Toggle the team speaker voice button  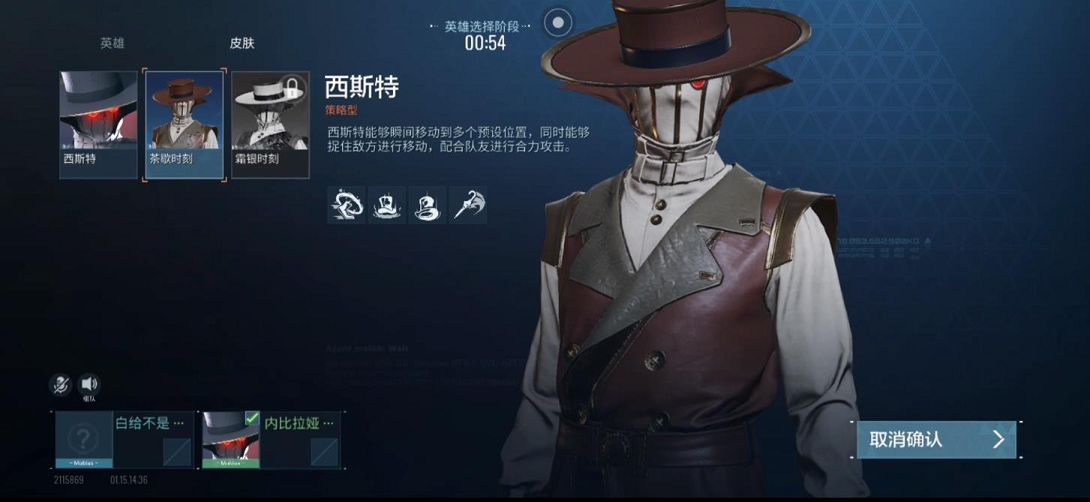[x=89, y=384]
